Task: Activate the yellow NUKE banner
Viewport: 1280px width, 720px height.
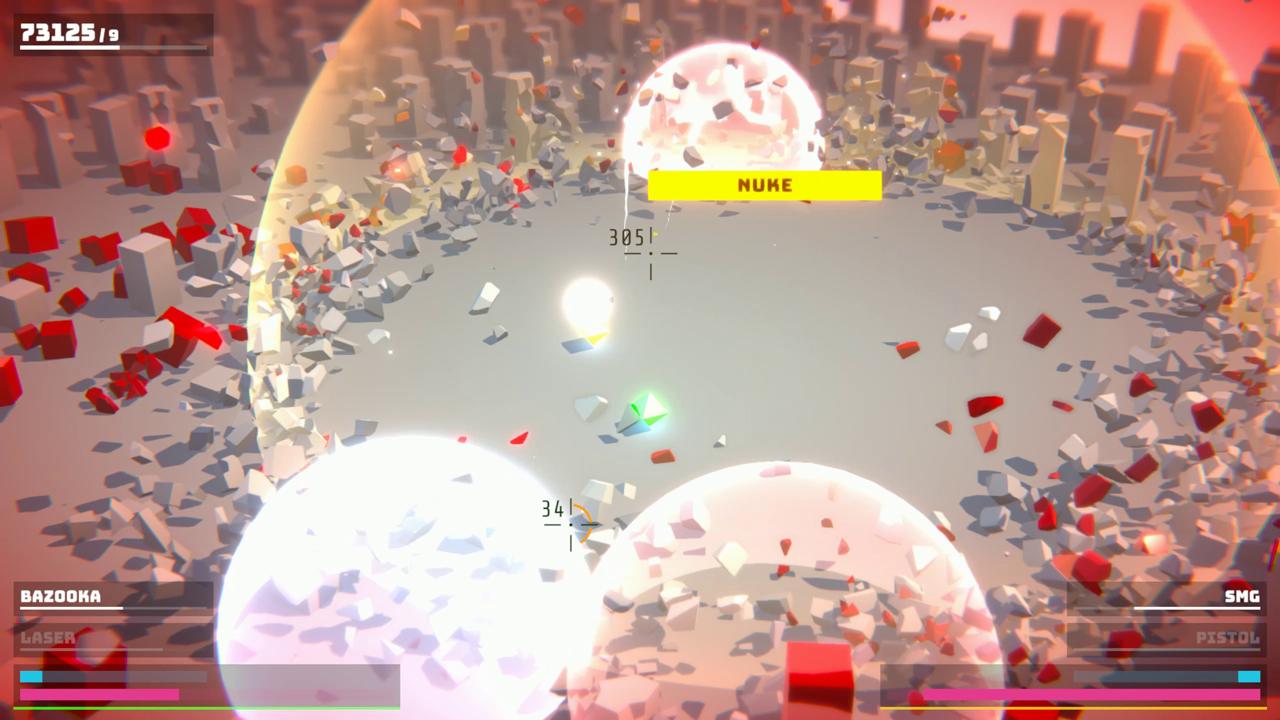Action: 764,185
